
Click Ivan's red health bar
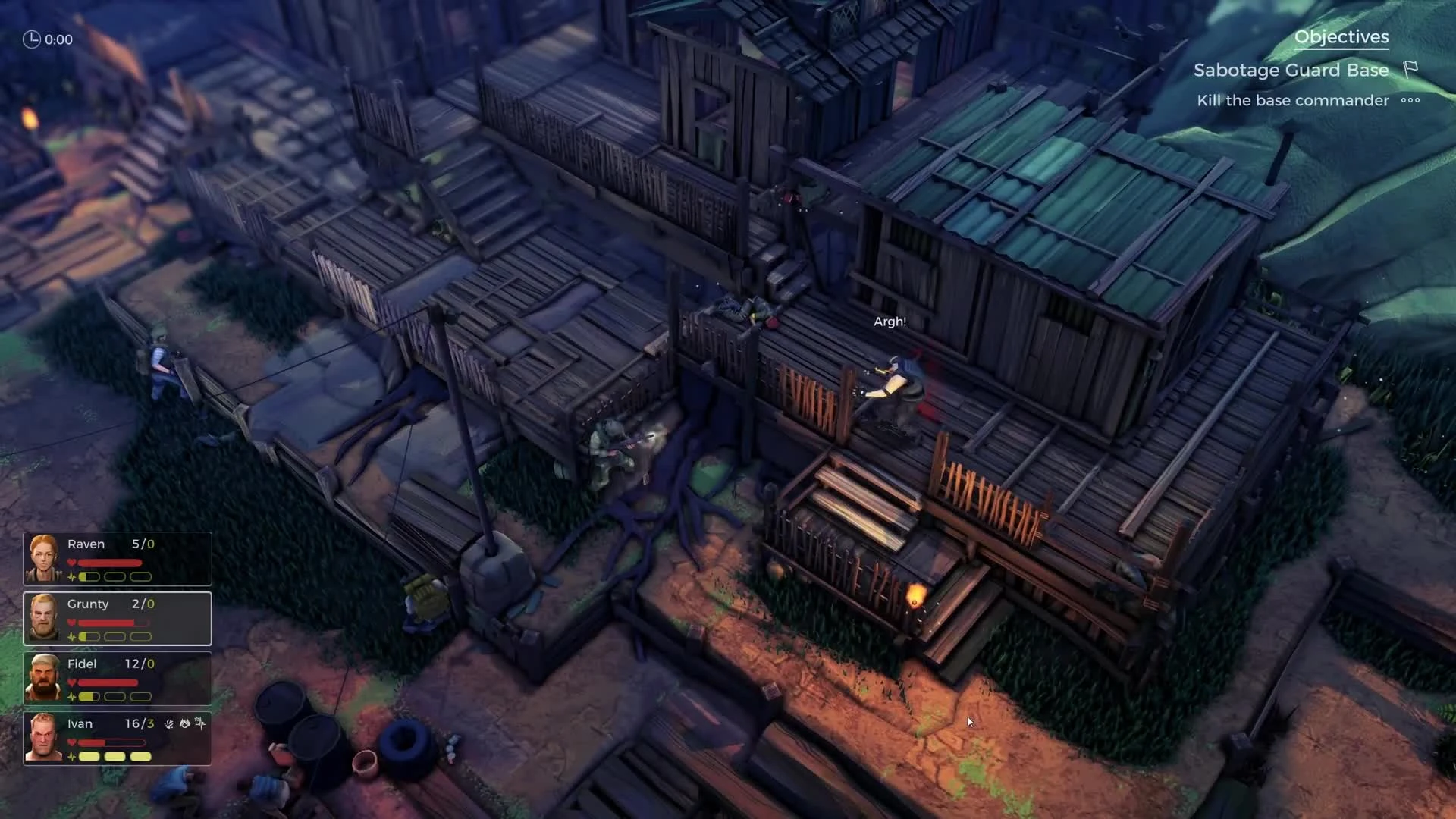[x=106, y=742]
